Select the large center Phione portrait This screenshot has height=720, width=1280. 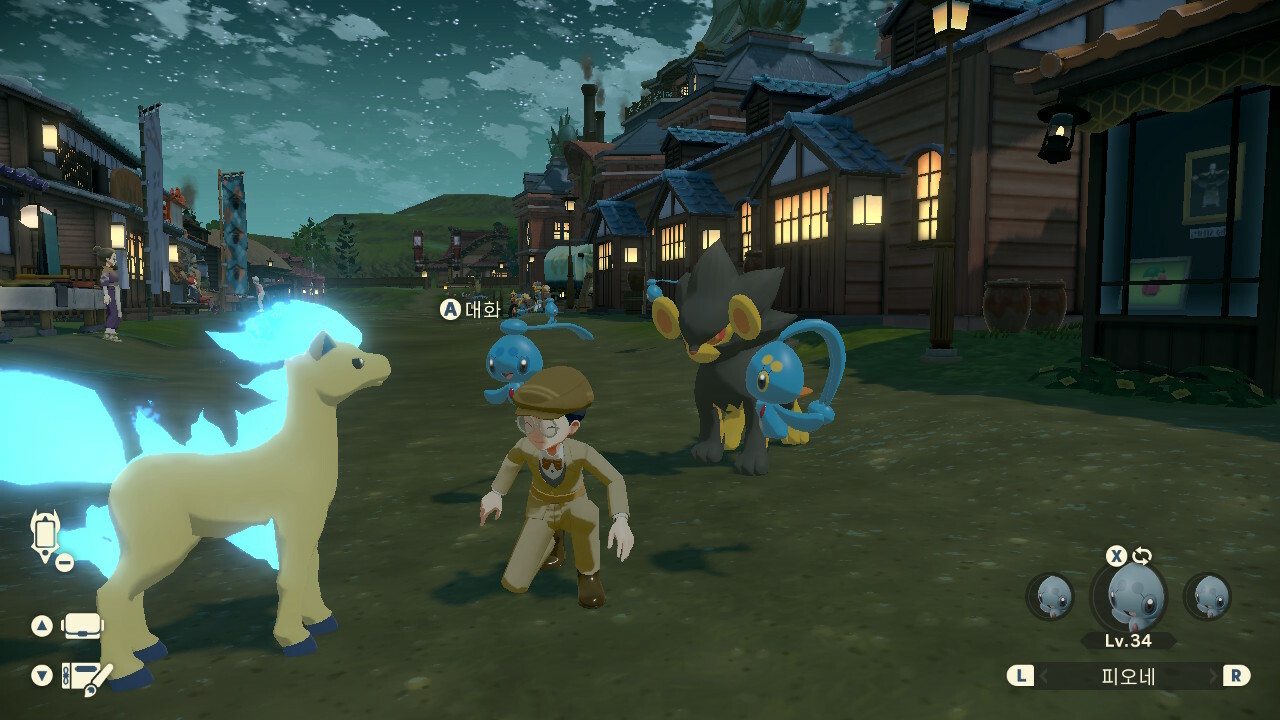click(1128, 596)
